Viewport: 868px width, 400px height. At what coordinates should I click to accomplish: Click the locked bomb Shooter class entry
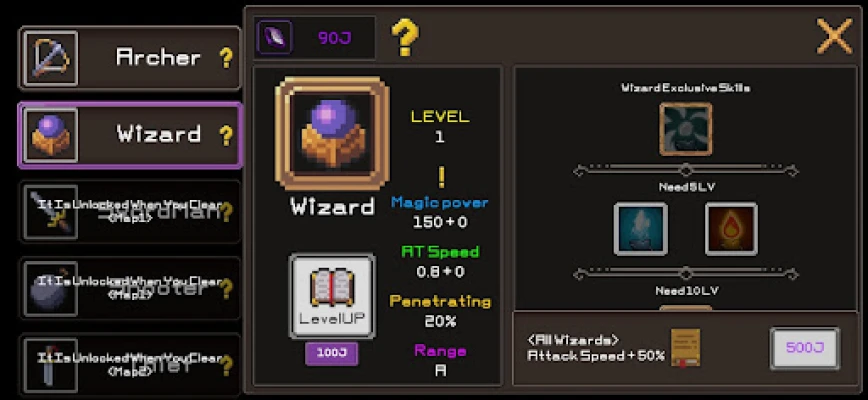pyautogui.click(x=130, y=288)
